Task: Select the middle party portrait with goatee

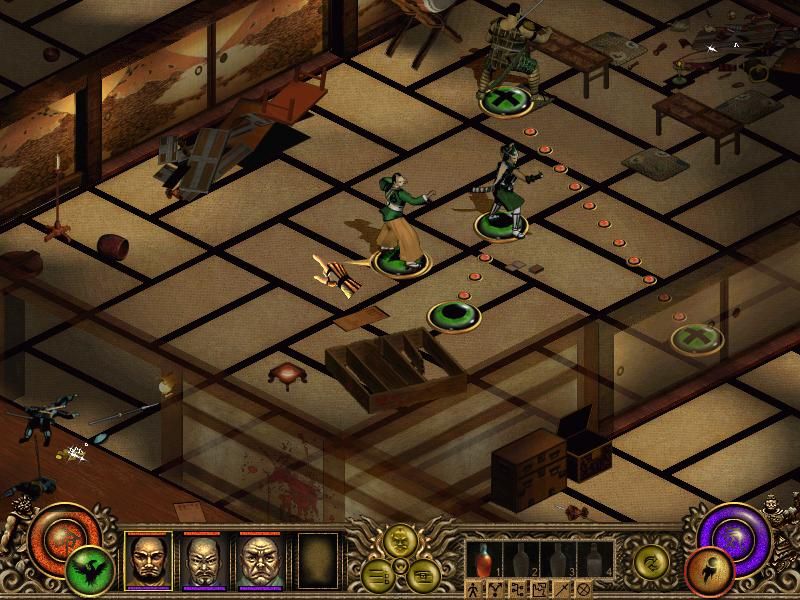Action: (x=203, y=559)
